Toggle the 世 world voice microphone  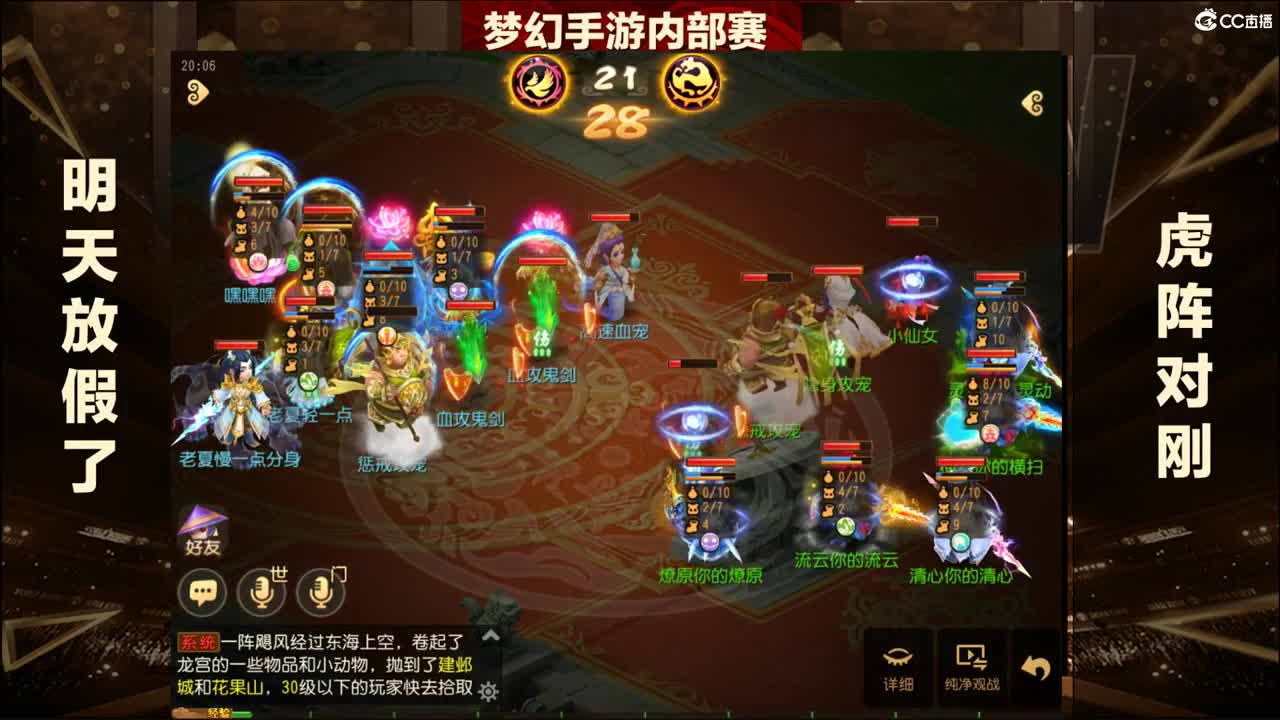point(262,591)
